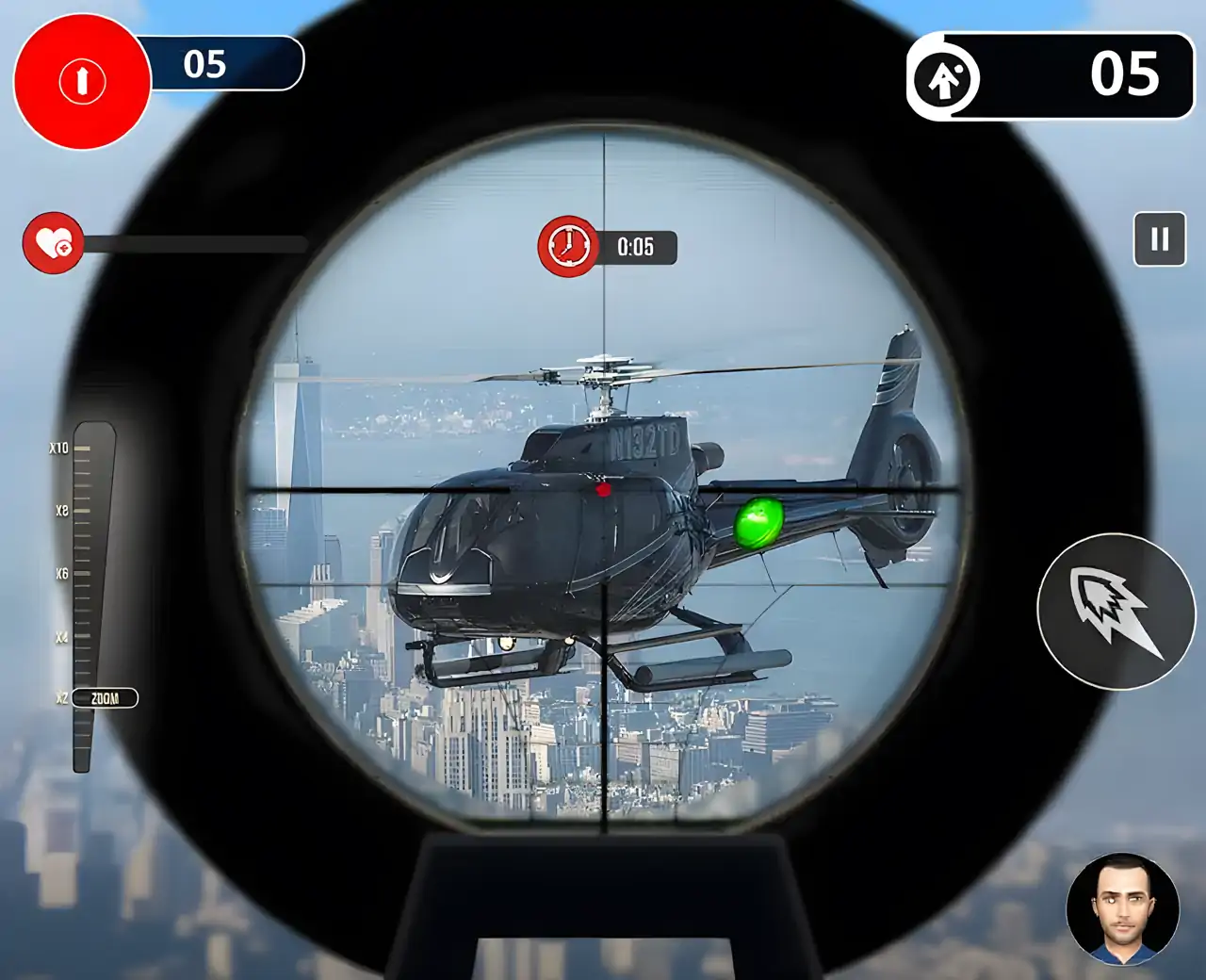The width and height of the screenshot is (1206, 980).
Task: Fire using the bullet shoot button
Action: (1116, 611)
